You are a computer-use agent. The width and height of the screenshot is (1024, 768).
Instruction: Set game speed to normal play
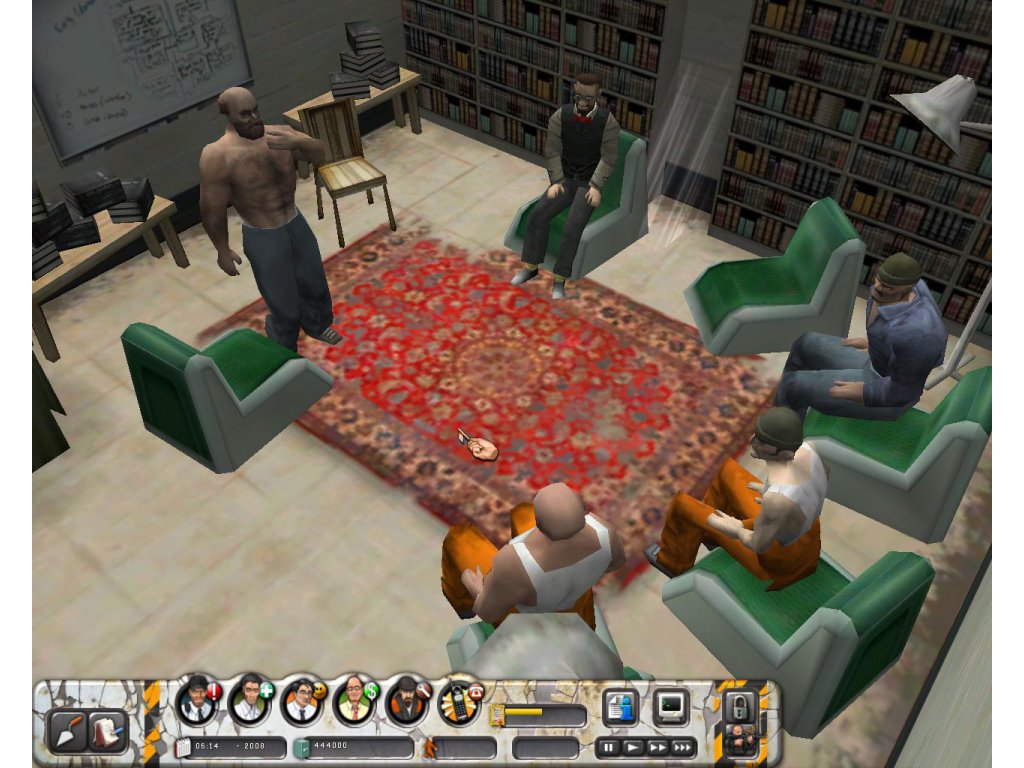pyautogui.click(x=633, y=747)
